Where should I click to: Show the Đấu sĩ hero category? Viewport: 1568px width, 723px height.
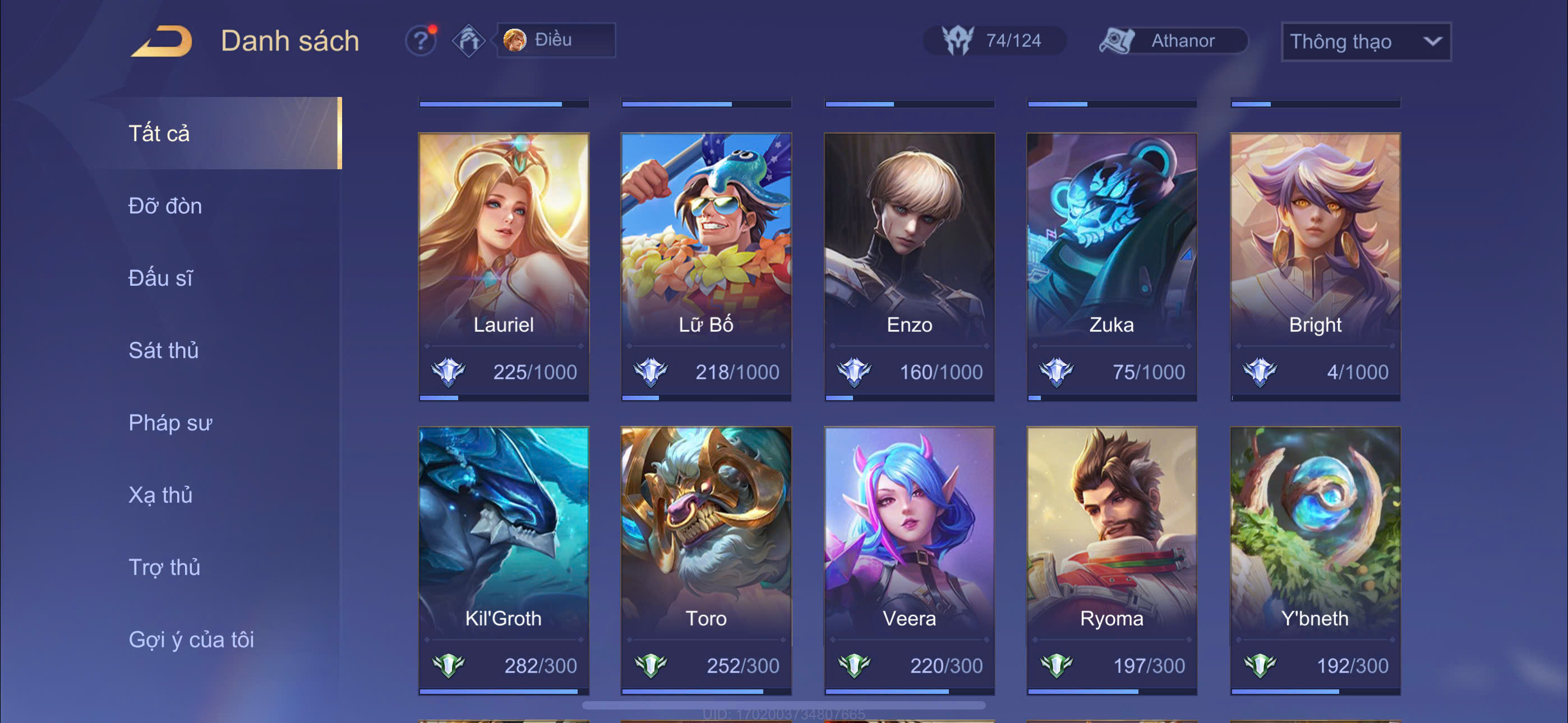click(161, 278)
